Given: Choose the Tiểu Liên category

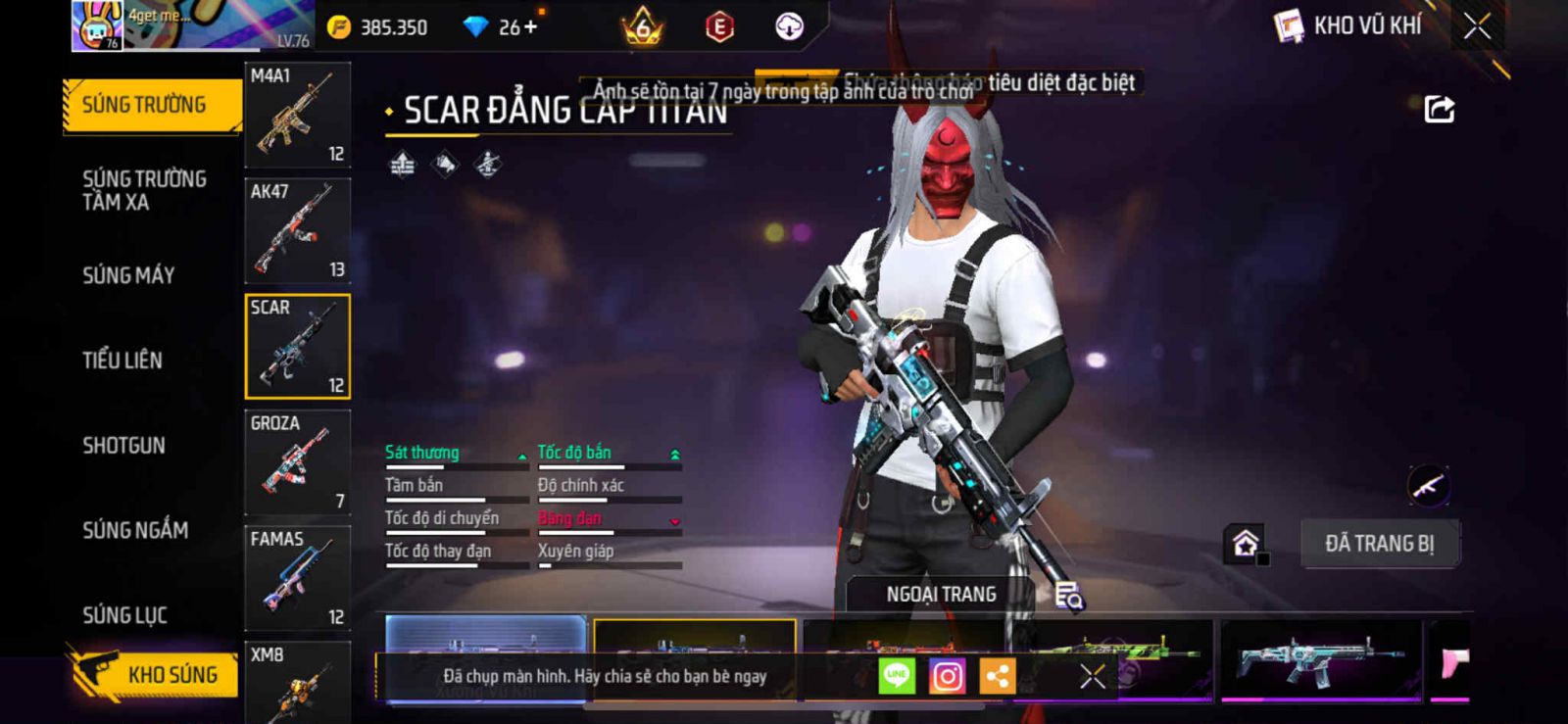Looking at the screenshot, I should (122, 361).
